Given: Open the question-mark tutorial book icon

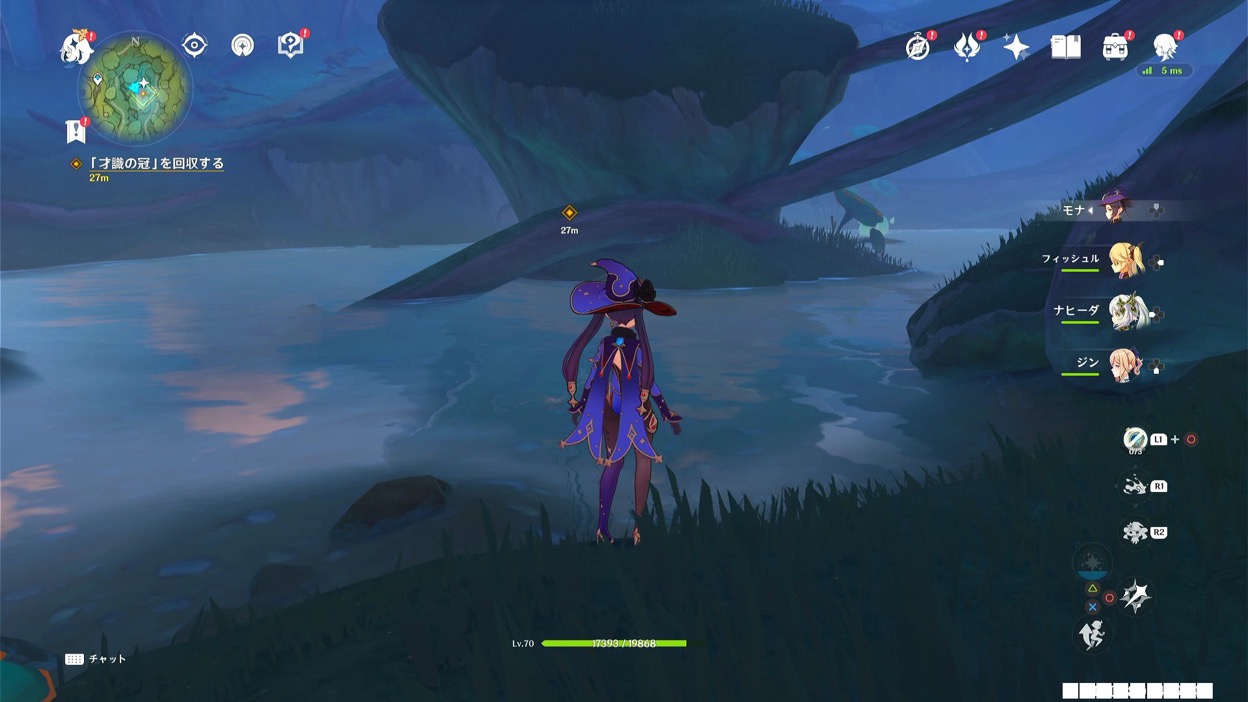Looking at the screenshot, I should [x=290, y=45].
